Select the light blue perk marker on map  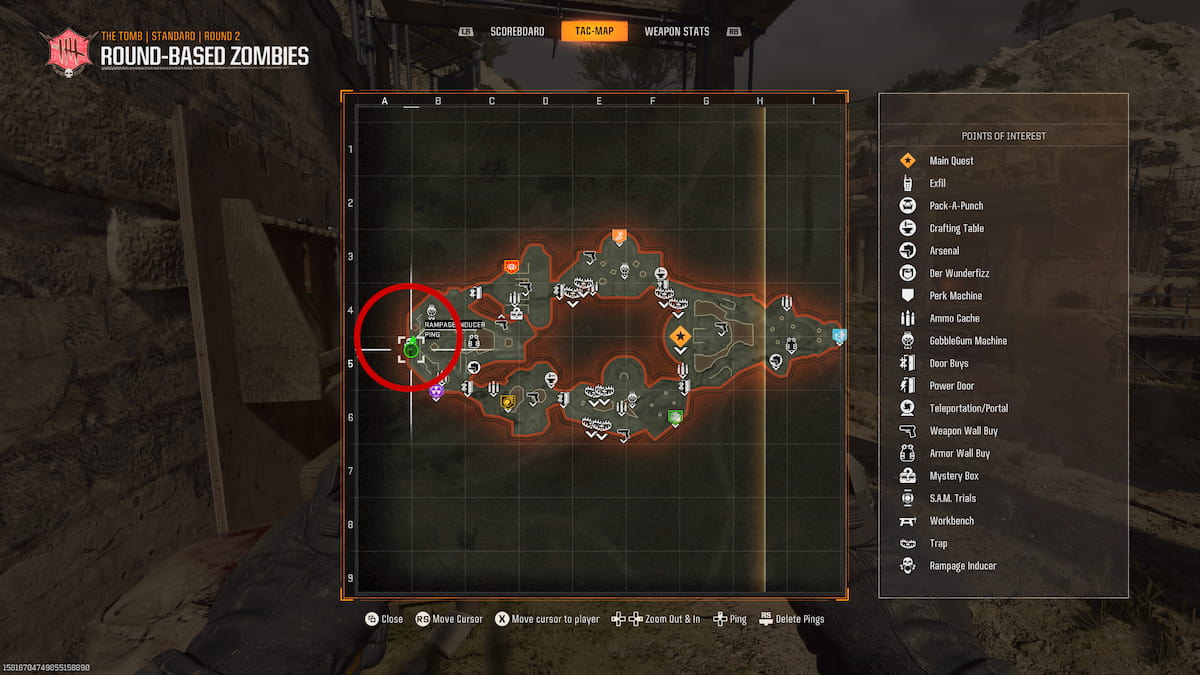click(x=839, y=336)
